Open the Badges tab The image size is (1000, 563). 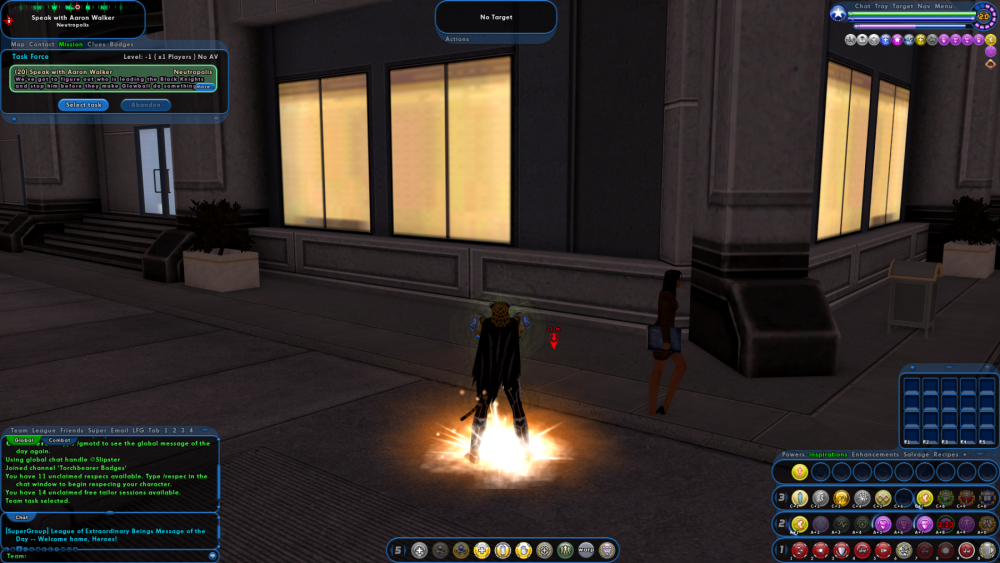121,44
